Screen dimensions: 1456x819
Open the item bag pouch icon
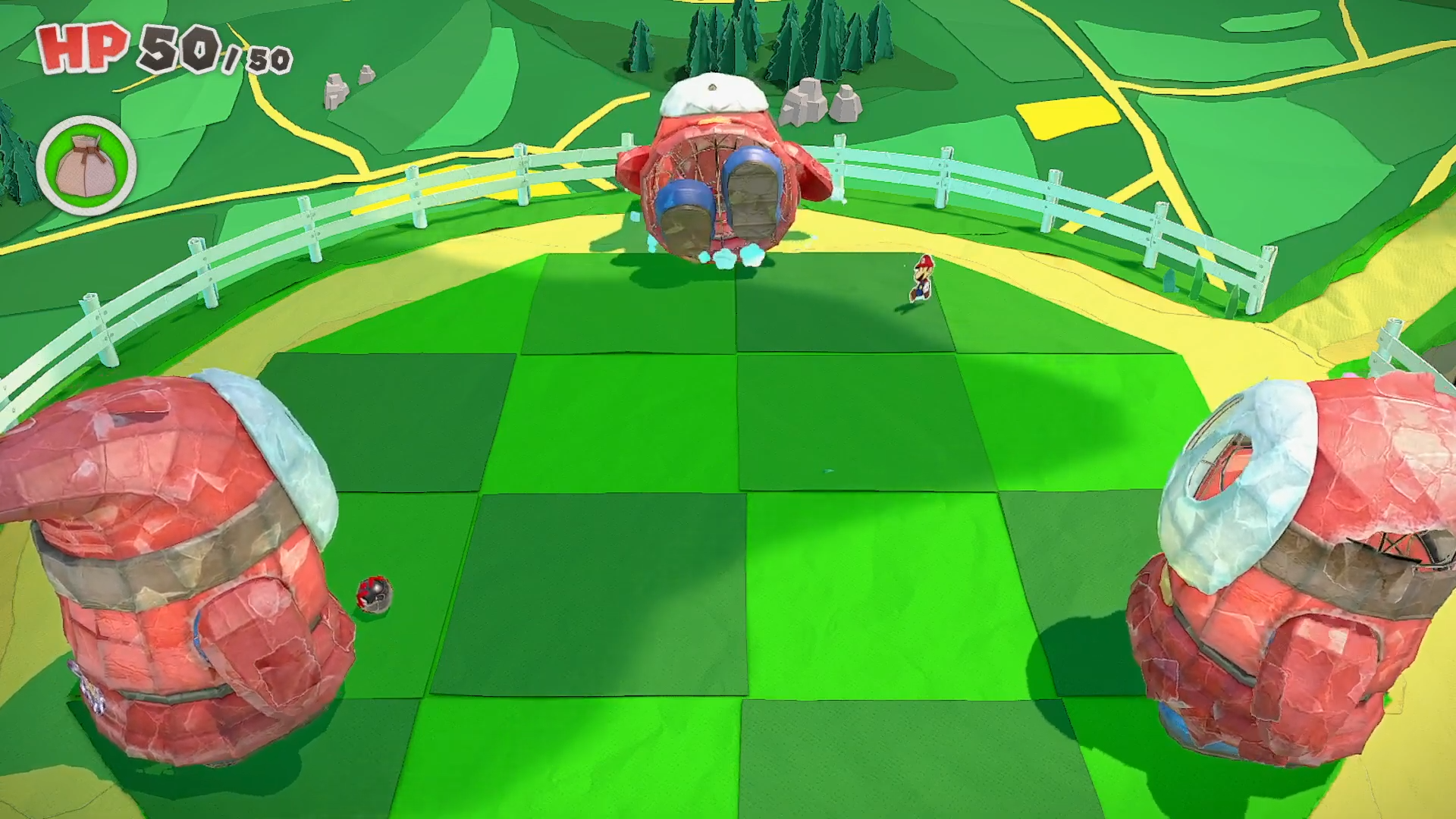(86, 165)
